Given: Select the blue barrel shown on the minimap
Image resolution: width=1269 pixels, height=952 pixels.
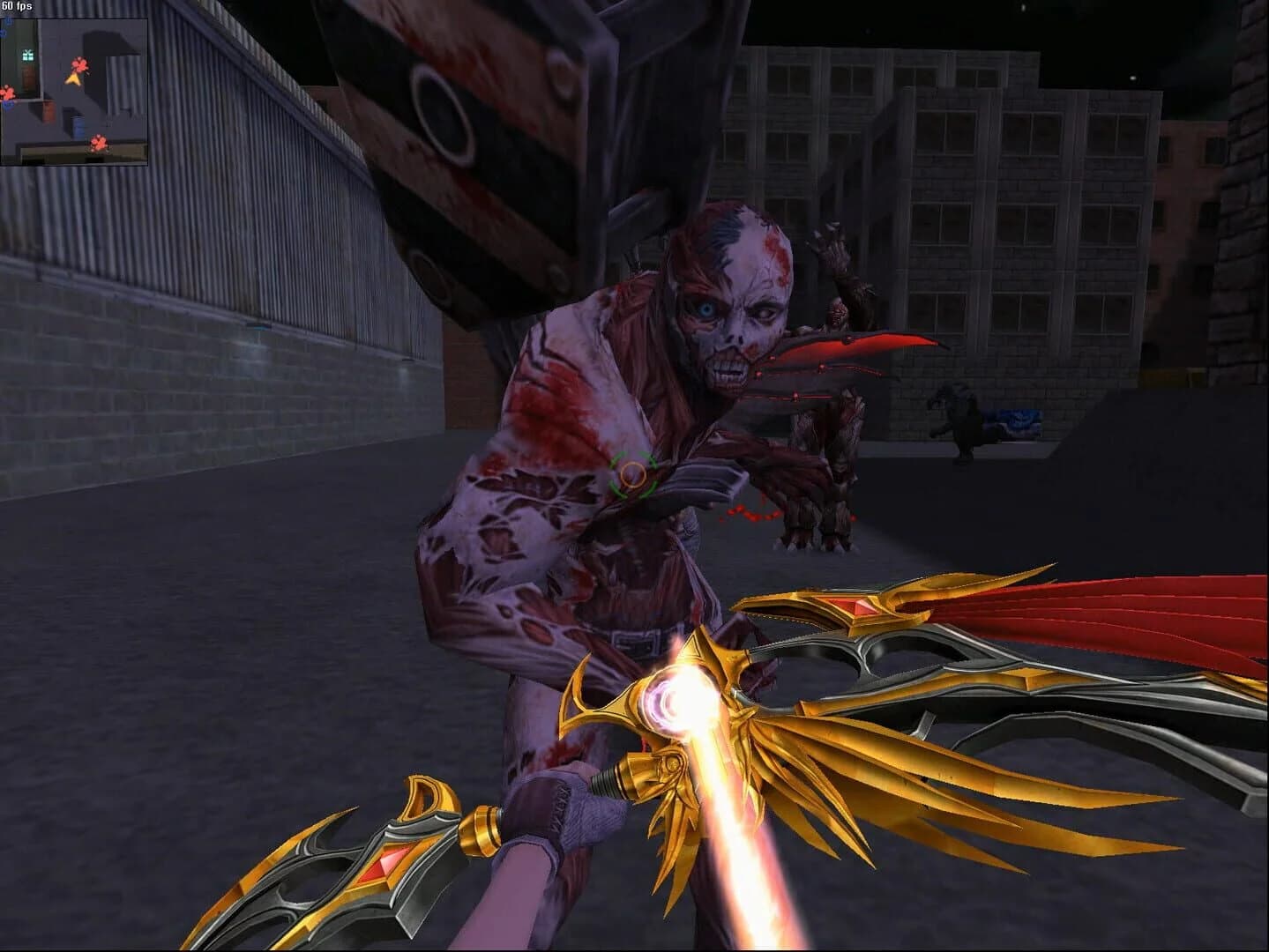Looking at the screenshot, I should tap(77, 126).
